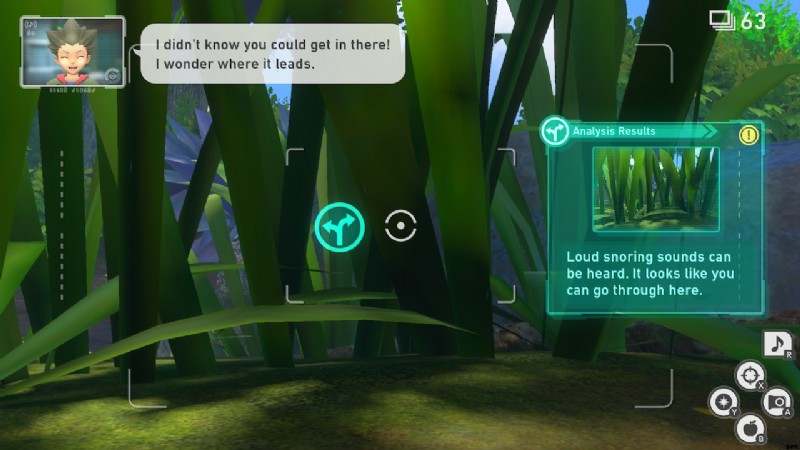Click the professor's speech bubble
The width and height of the screenshot is (800, 450).
[270, 54]
